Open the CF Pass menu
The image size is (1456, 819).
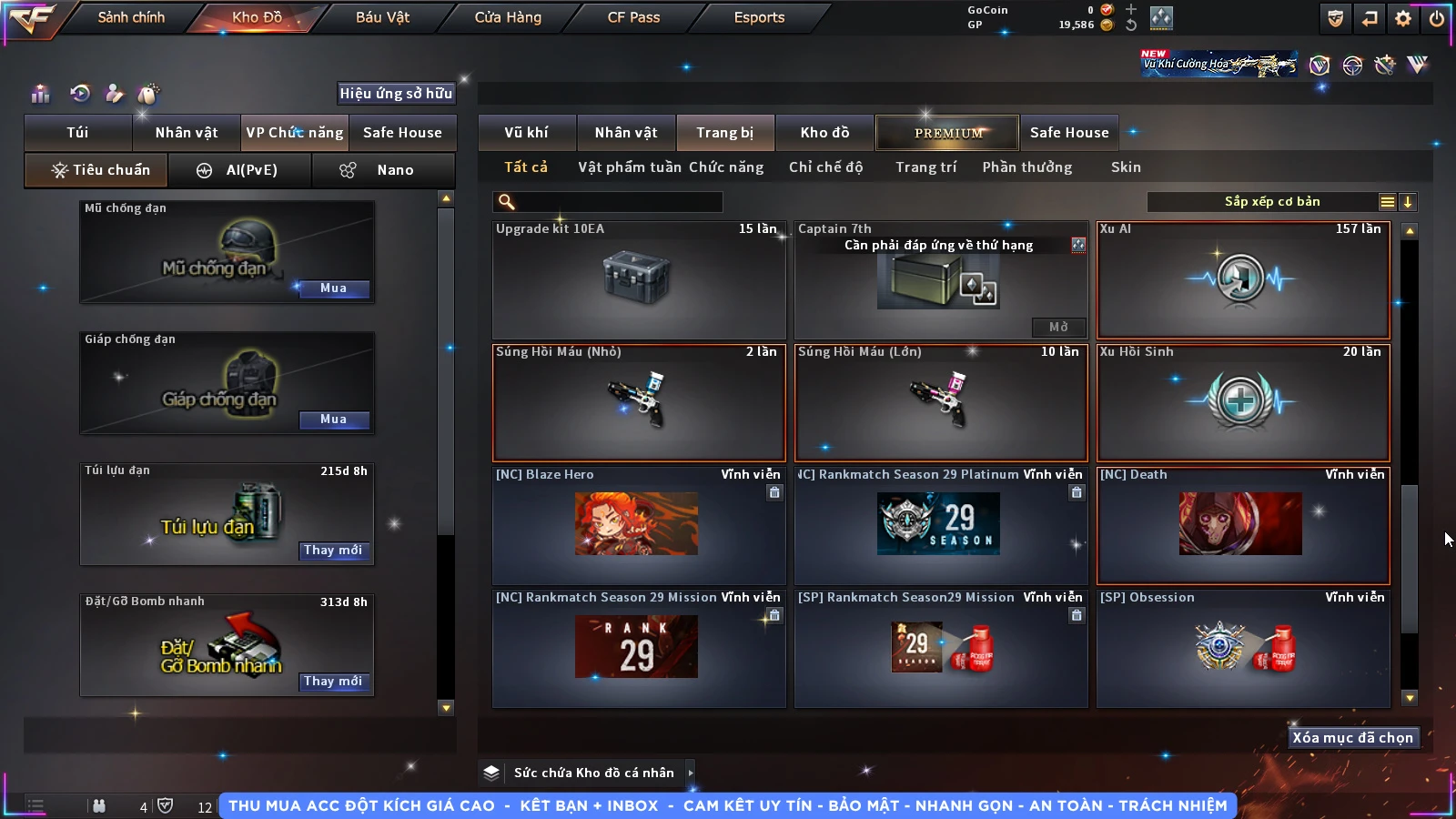[633, 17]
